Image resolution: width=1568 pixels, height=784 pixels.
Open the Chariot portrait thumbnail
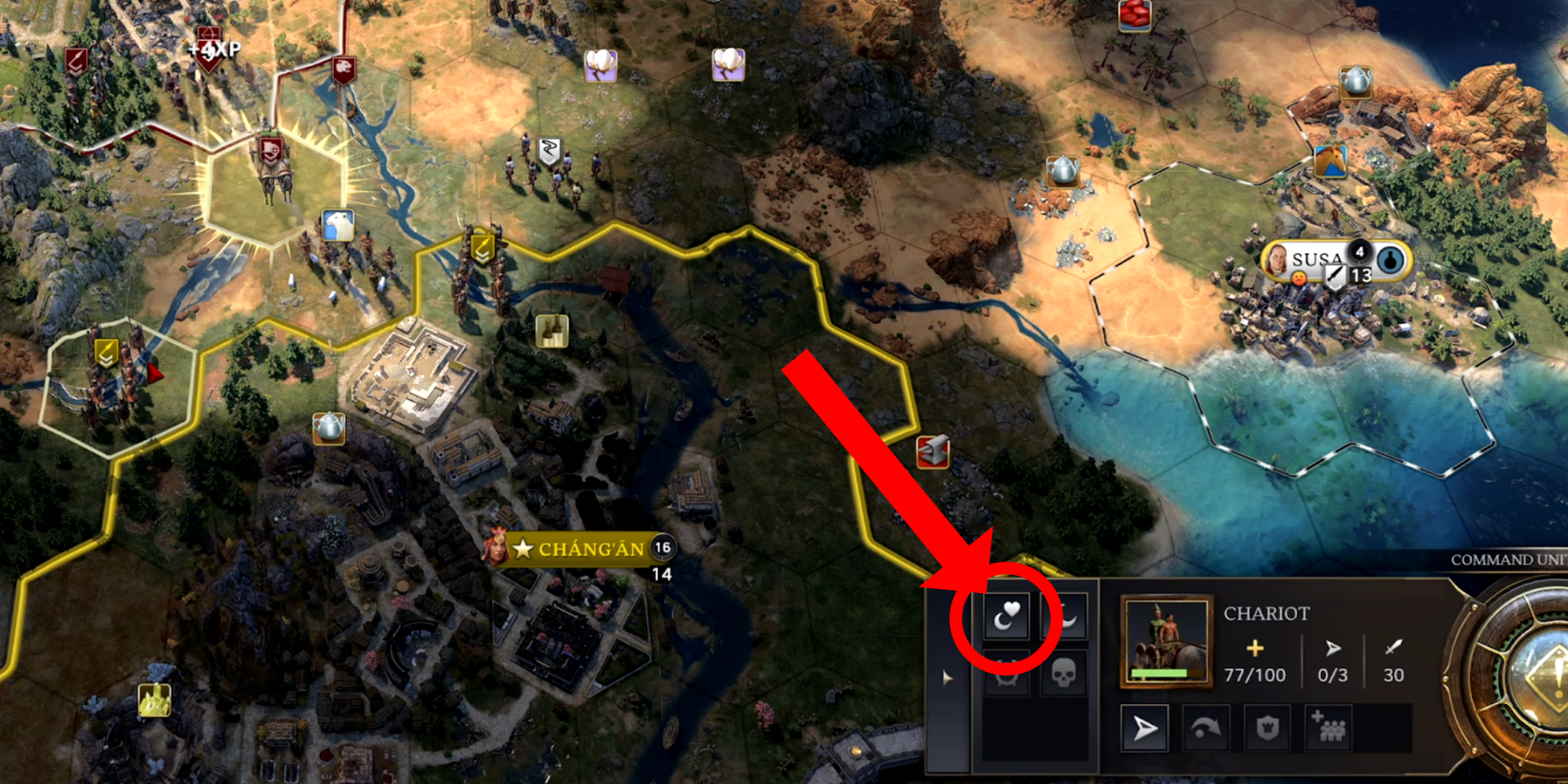coord(1167,641)
